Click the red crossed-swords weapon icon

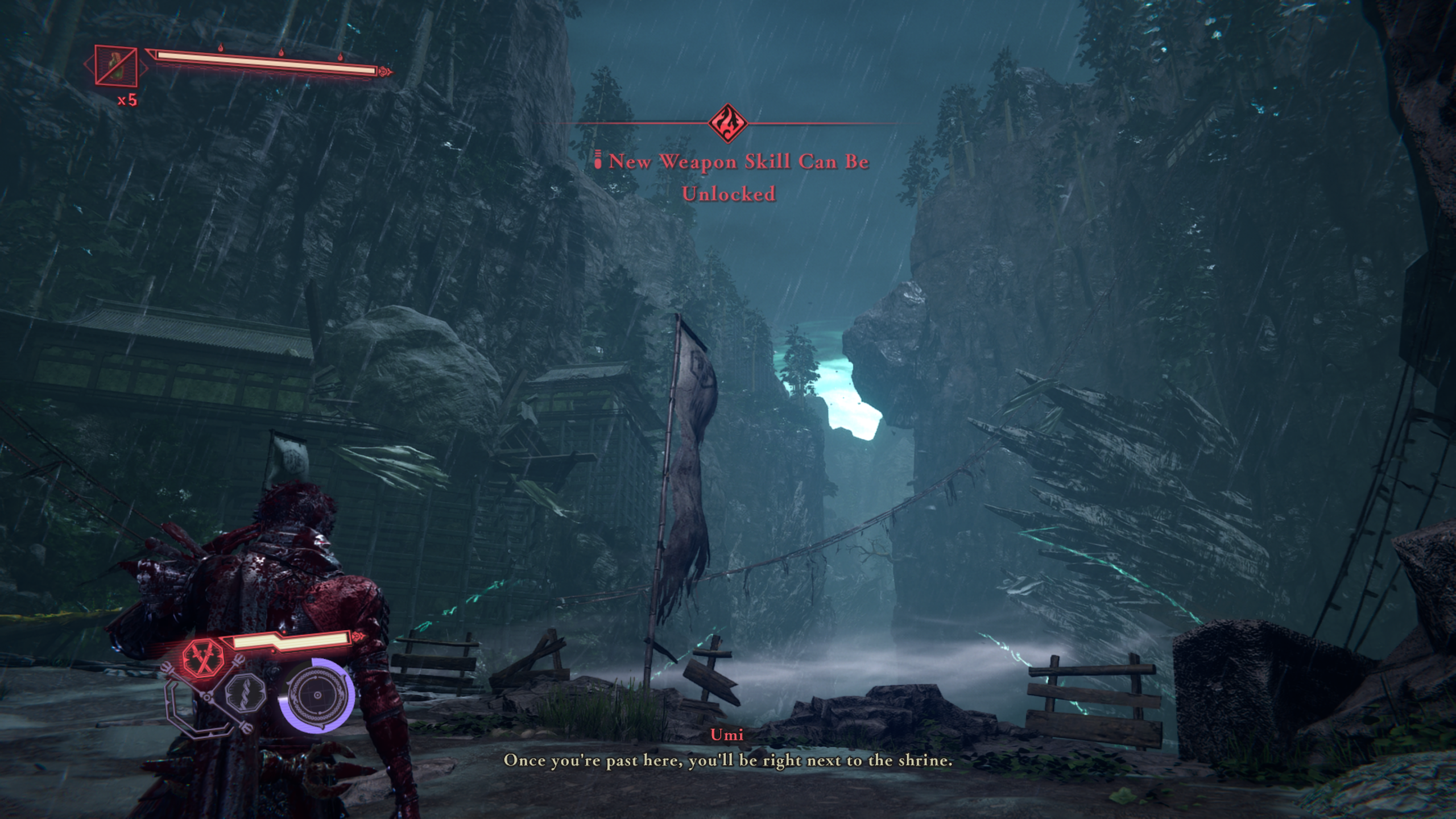tap(203, 656)
